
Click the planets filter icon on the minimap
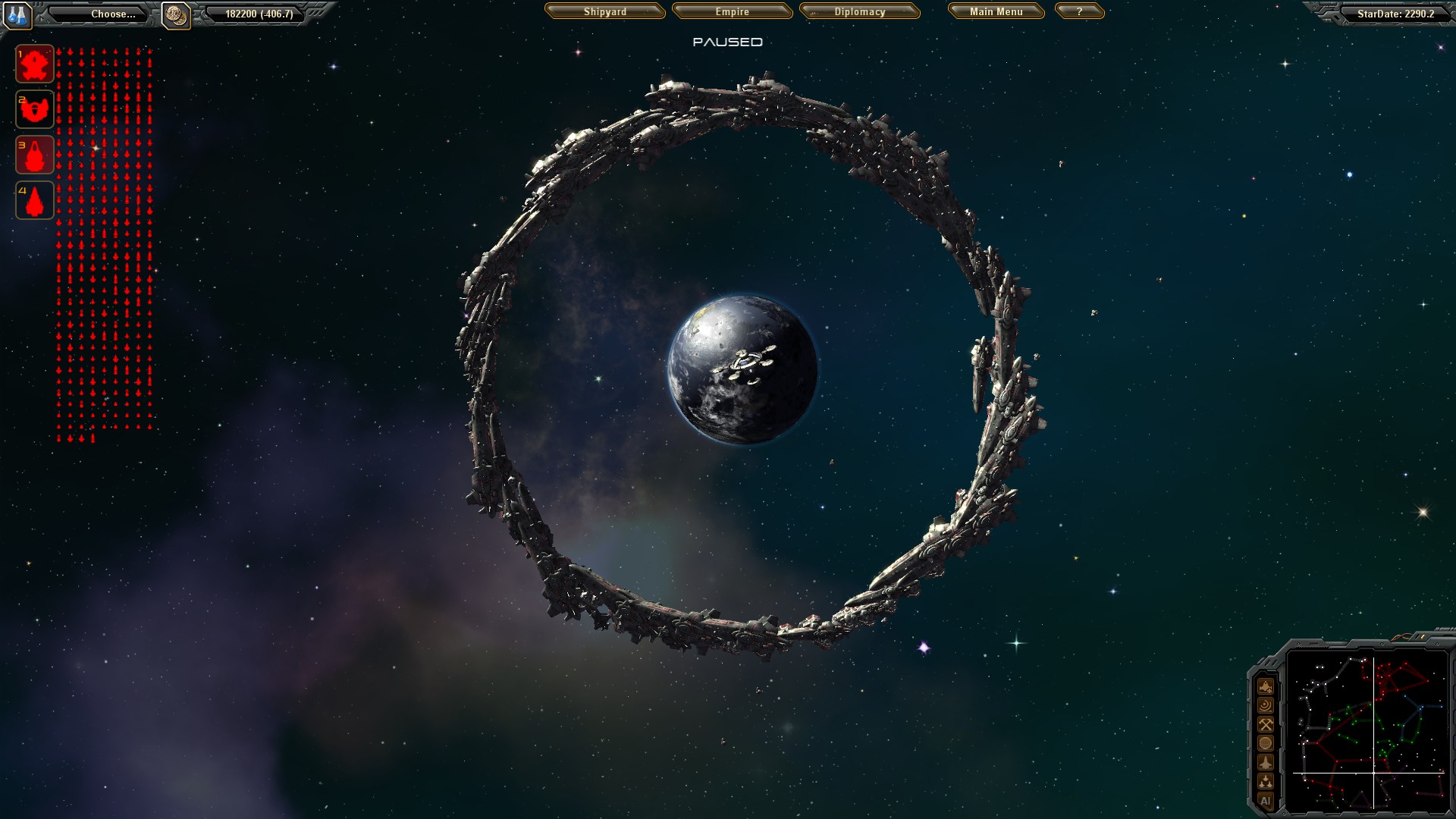1265,744
